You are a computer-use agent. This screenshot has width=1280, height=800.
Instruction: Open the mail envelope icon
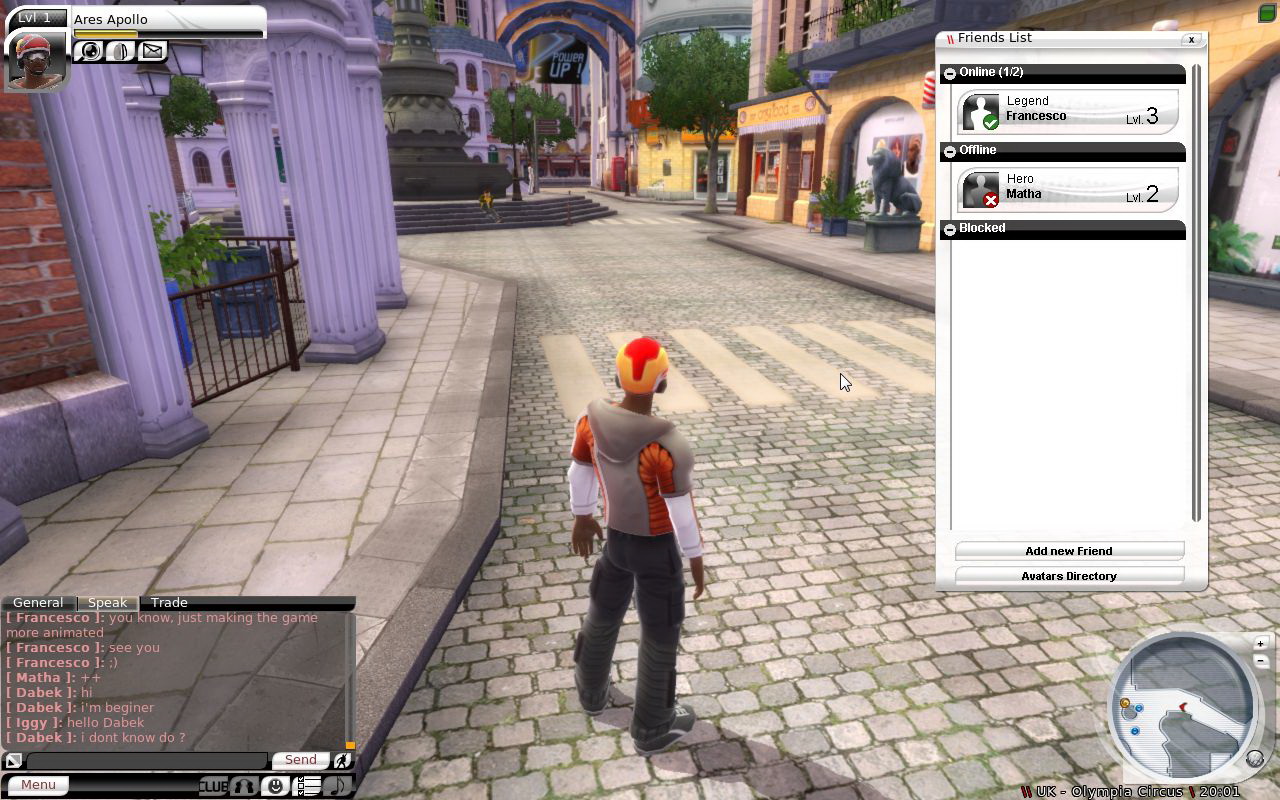[152, 50]
